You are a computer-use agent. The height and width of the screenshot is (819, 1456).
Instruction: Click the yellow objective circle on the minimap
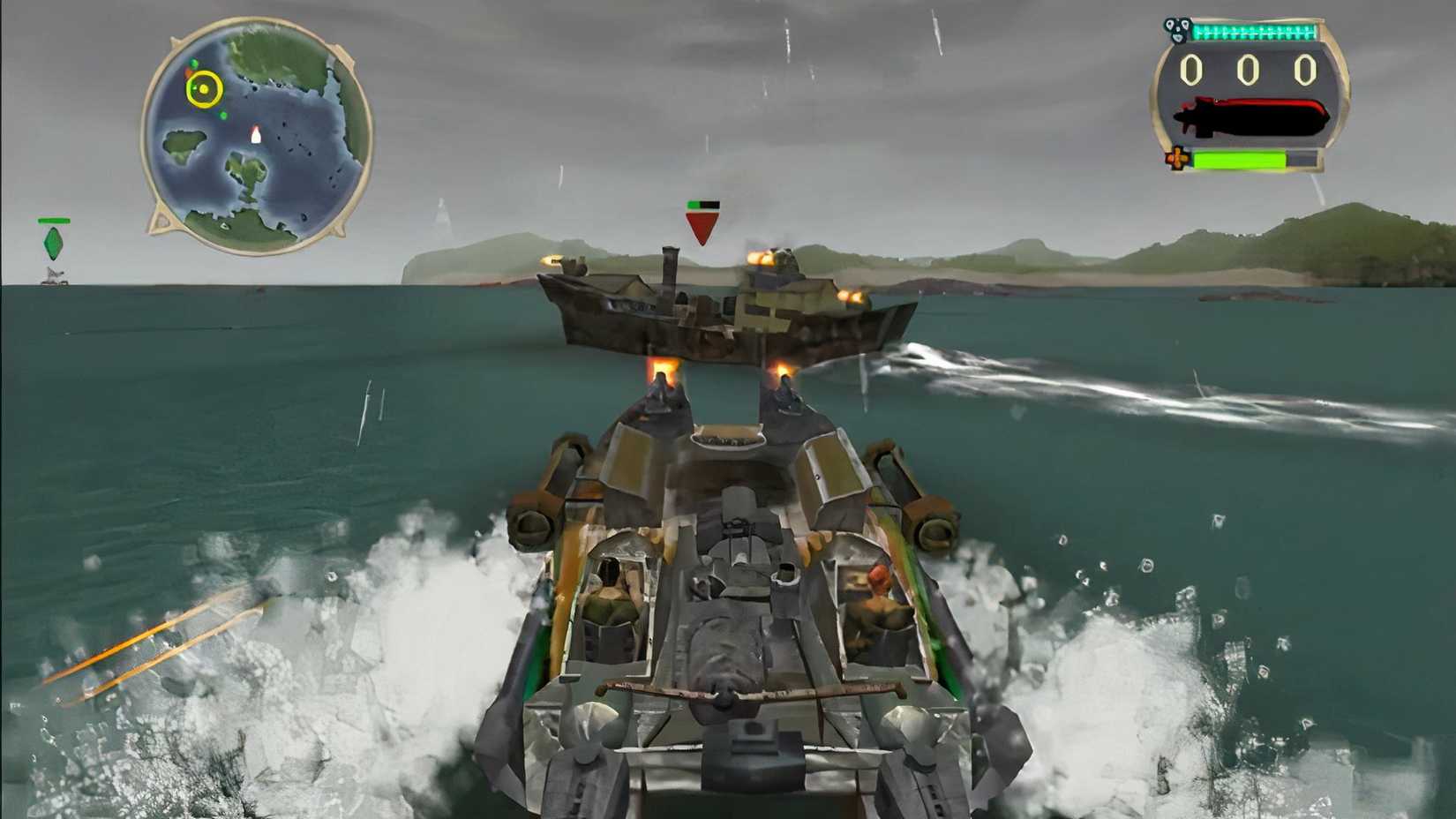(x=205, y=87)
